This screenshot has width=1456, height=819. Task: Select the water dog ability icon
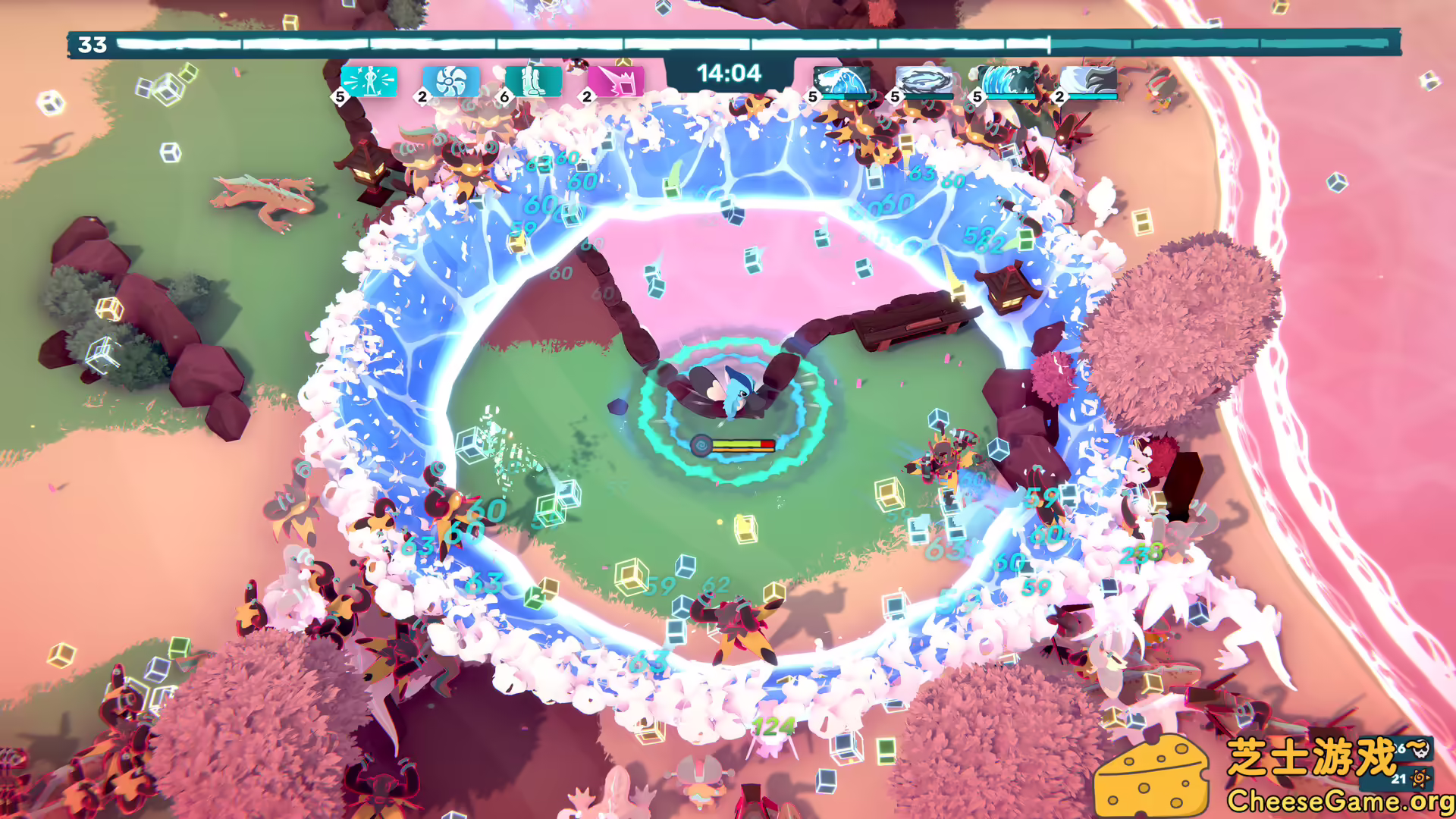point(843,79)
